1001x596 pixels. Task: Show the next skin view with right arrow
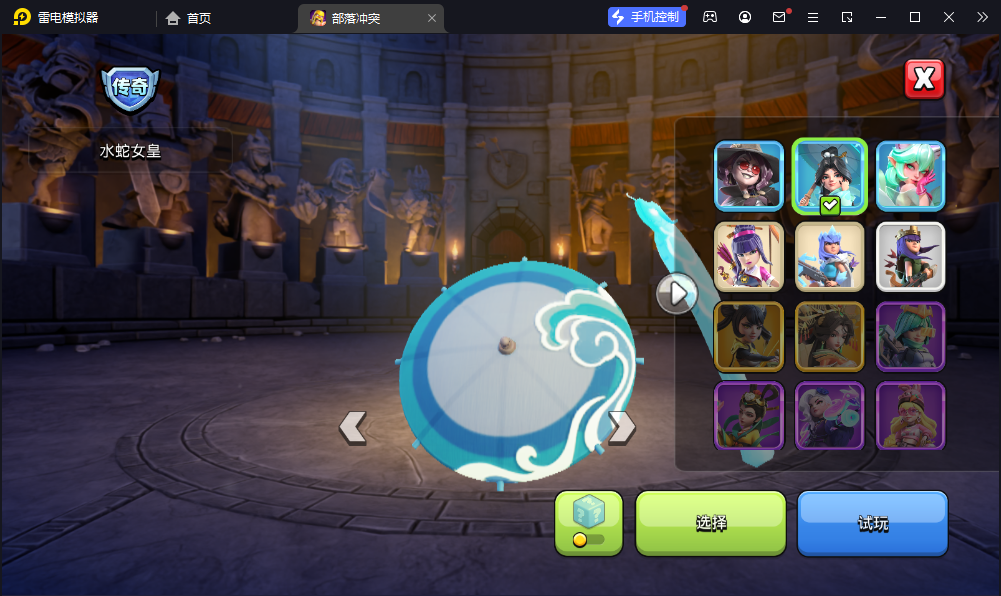(621, 427)
